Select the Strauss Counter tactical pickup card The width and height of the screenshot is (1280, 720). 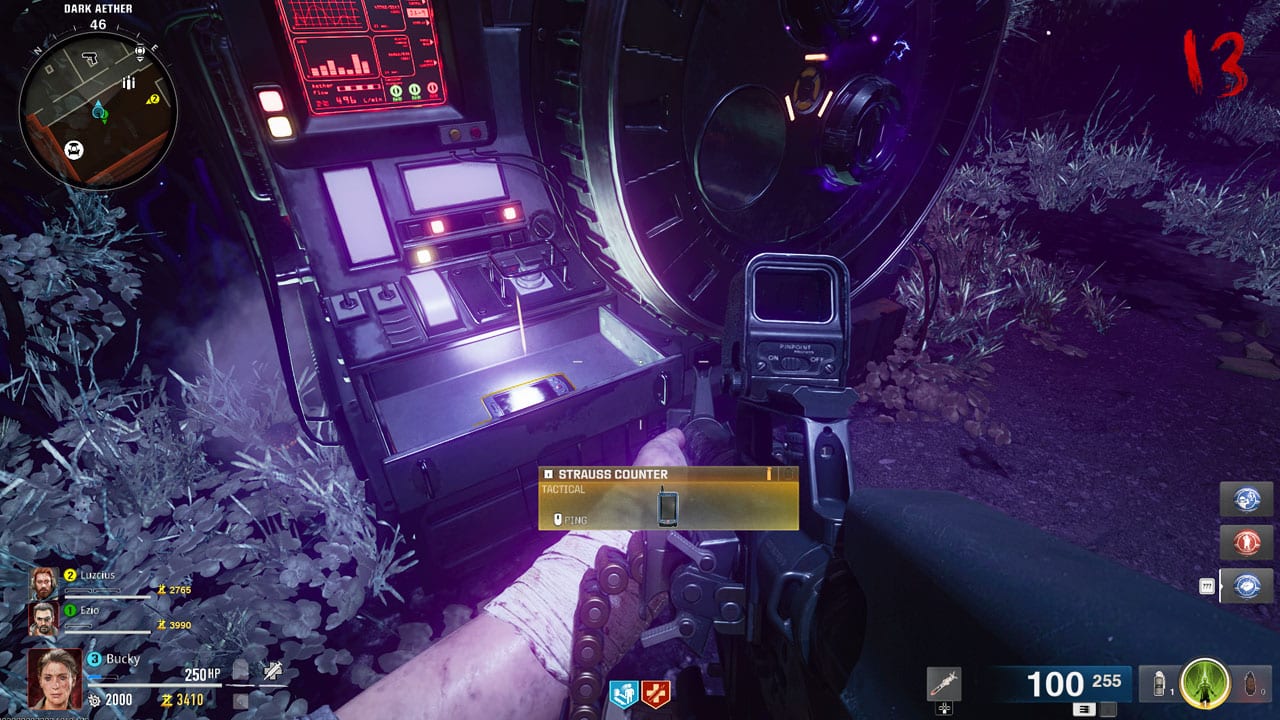[x=668, y=498]
